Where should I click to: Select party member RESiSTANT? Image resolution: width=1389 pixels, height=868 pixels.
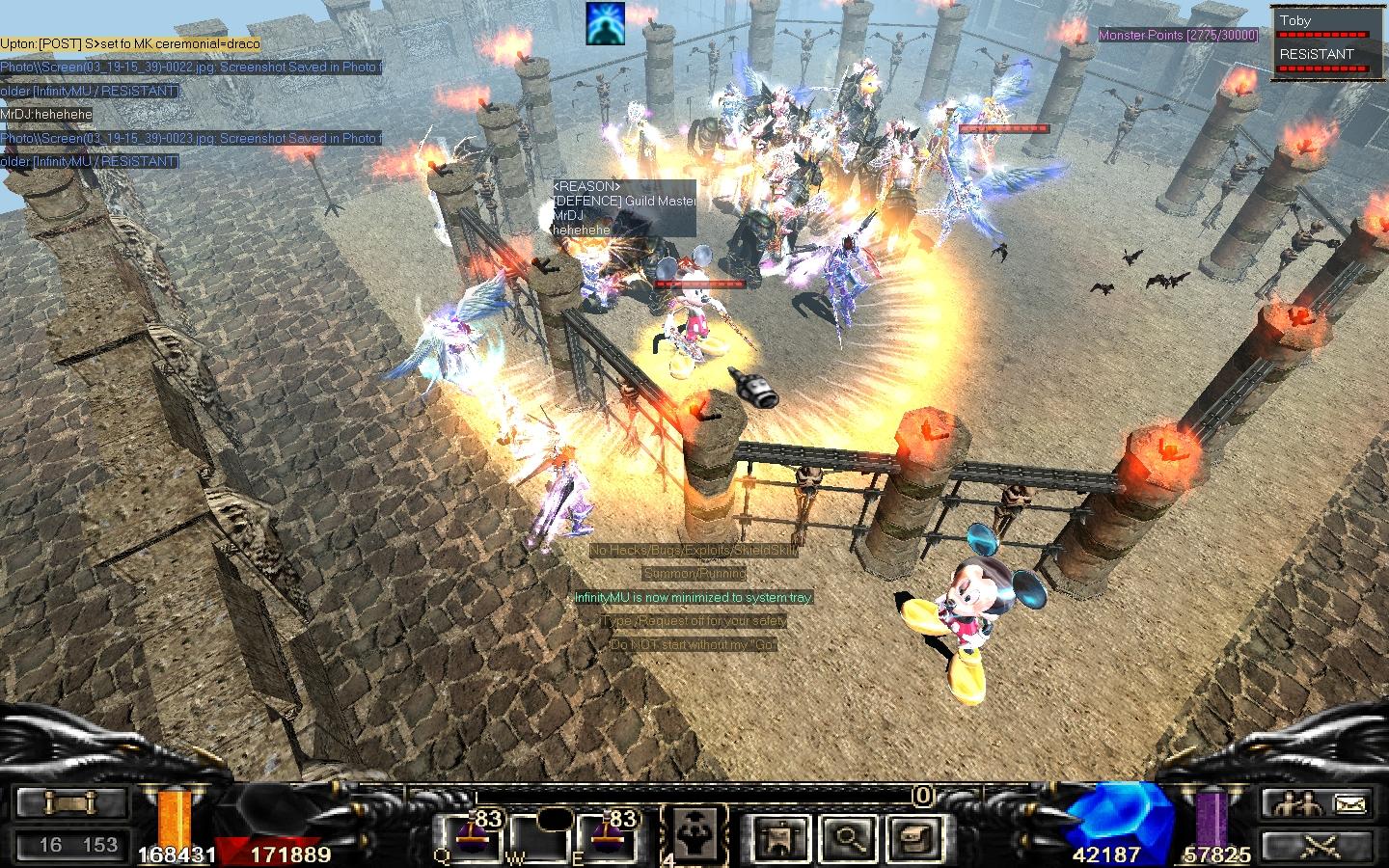click(x=1317, y=54)
